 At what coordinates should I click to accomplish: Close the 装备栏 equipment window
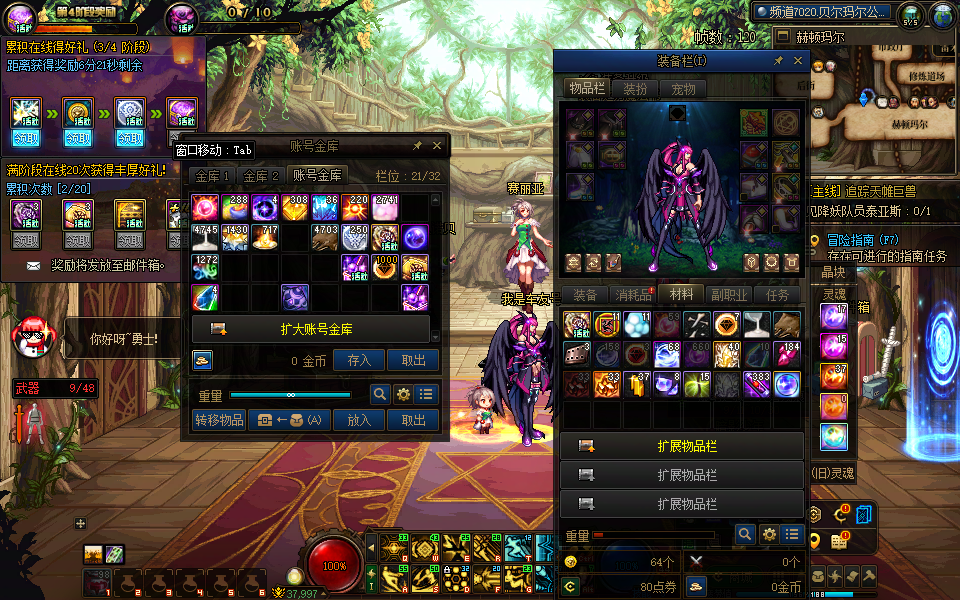click(x=798, y=61)
